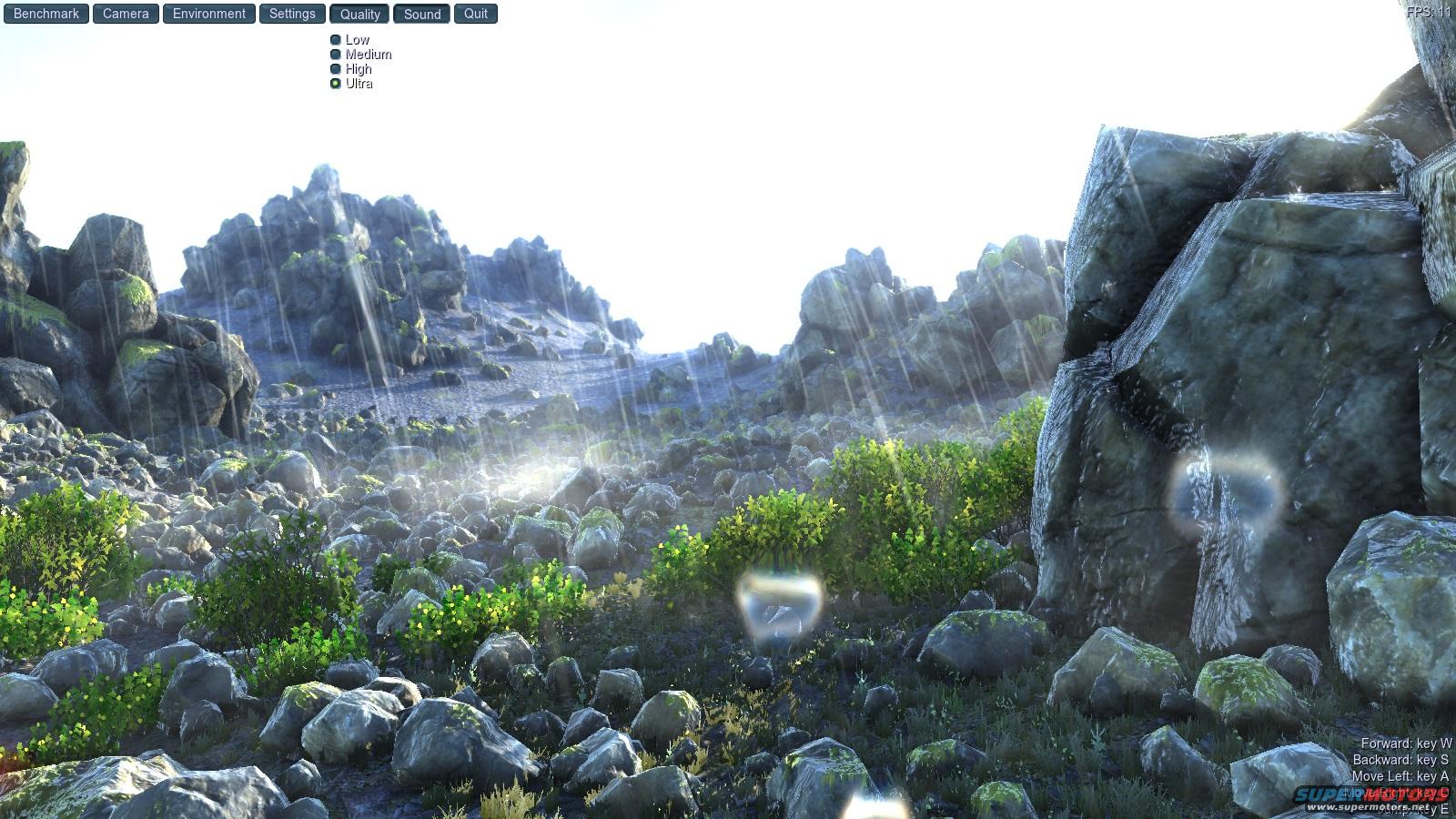This screenshot has height=819, width=1456.
Task: Open the Settings menu
Action: click(x=292, y=14)
